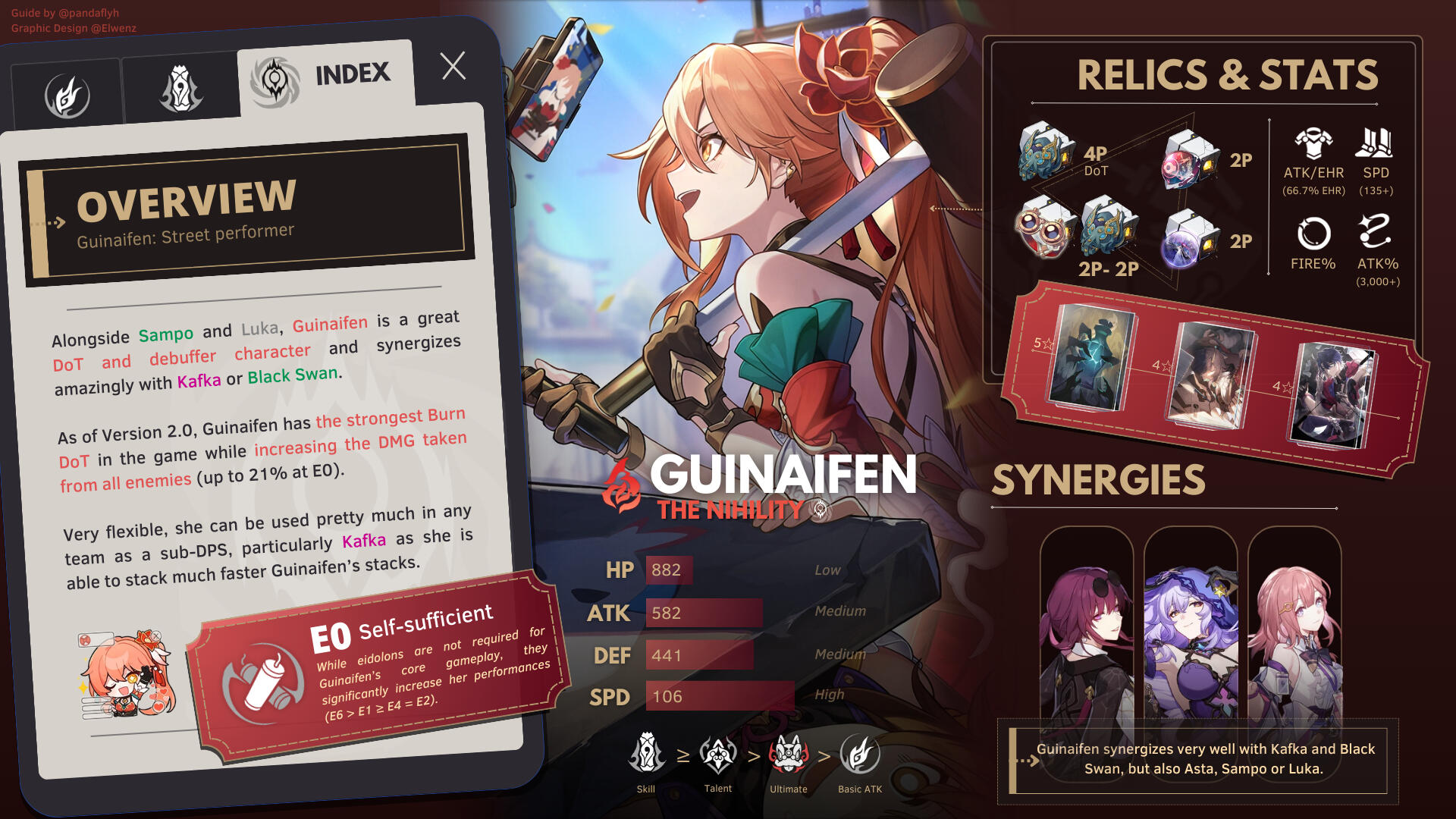Switch to the INDEX tab
Image resolution: width=1456 pixels, height=819 pixels.
(x=326, y=77)
